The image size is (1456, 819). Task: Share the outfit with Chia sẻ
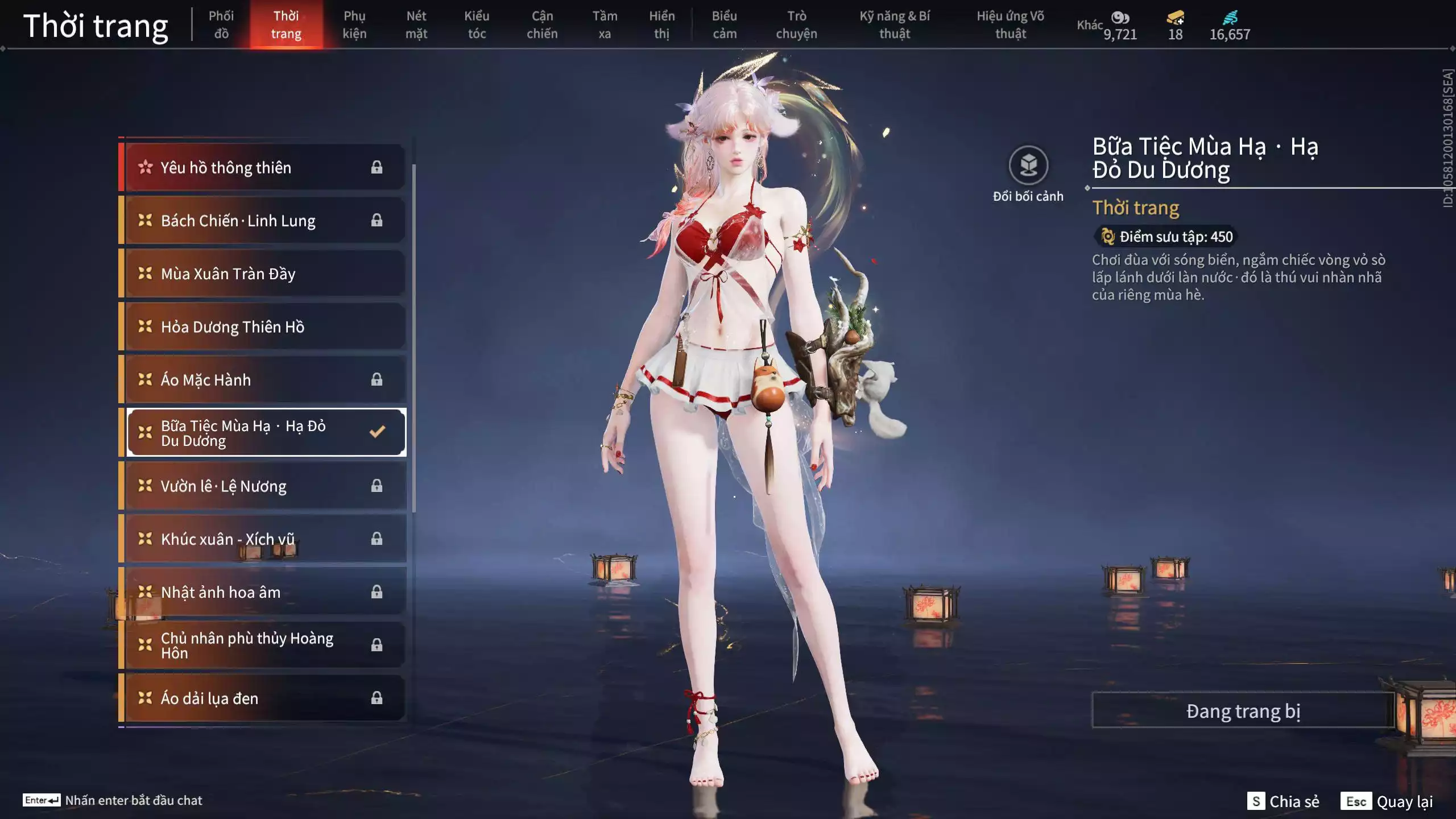pos(1283,801)
